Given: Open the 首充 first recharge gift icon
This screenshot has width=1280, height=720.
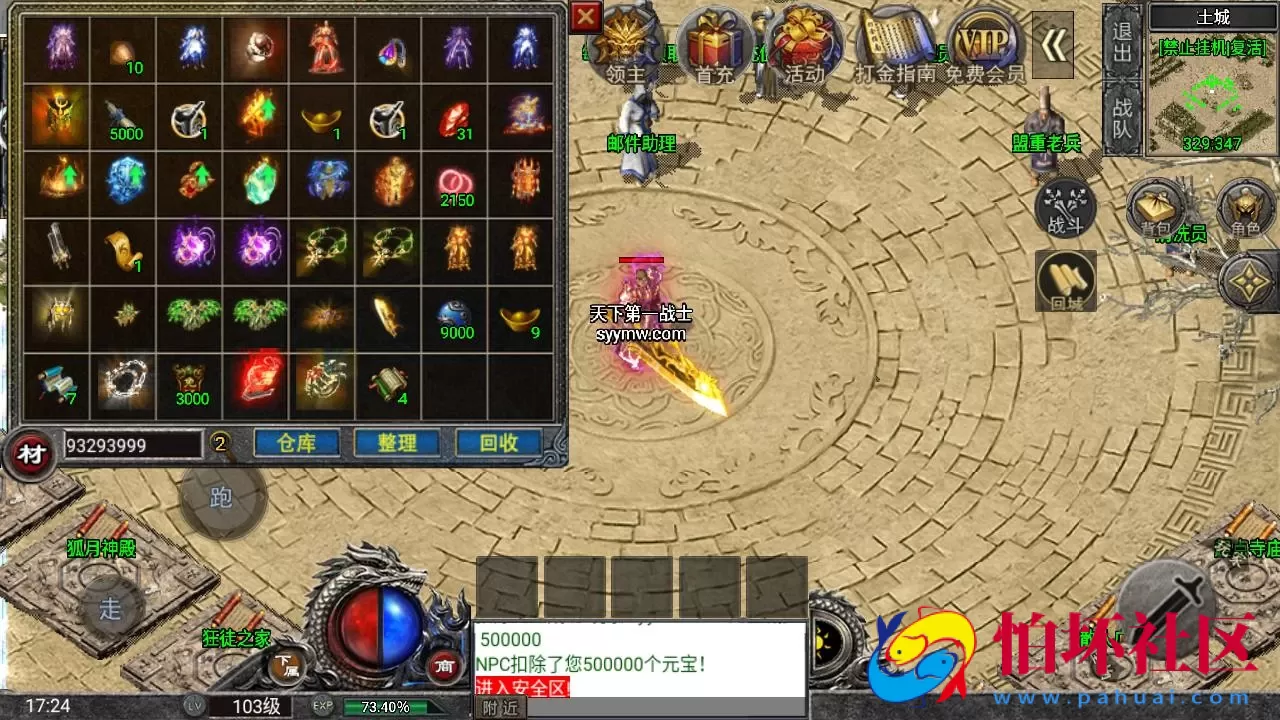Looking at the screenshot, I should tap(716, 42).
